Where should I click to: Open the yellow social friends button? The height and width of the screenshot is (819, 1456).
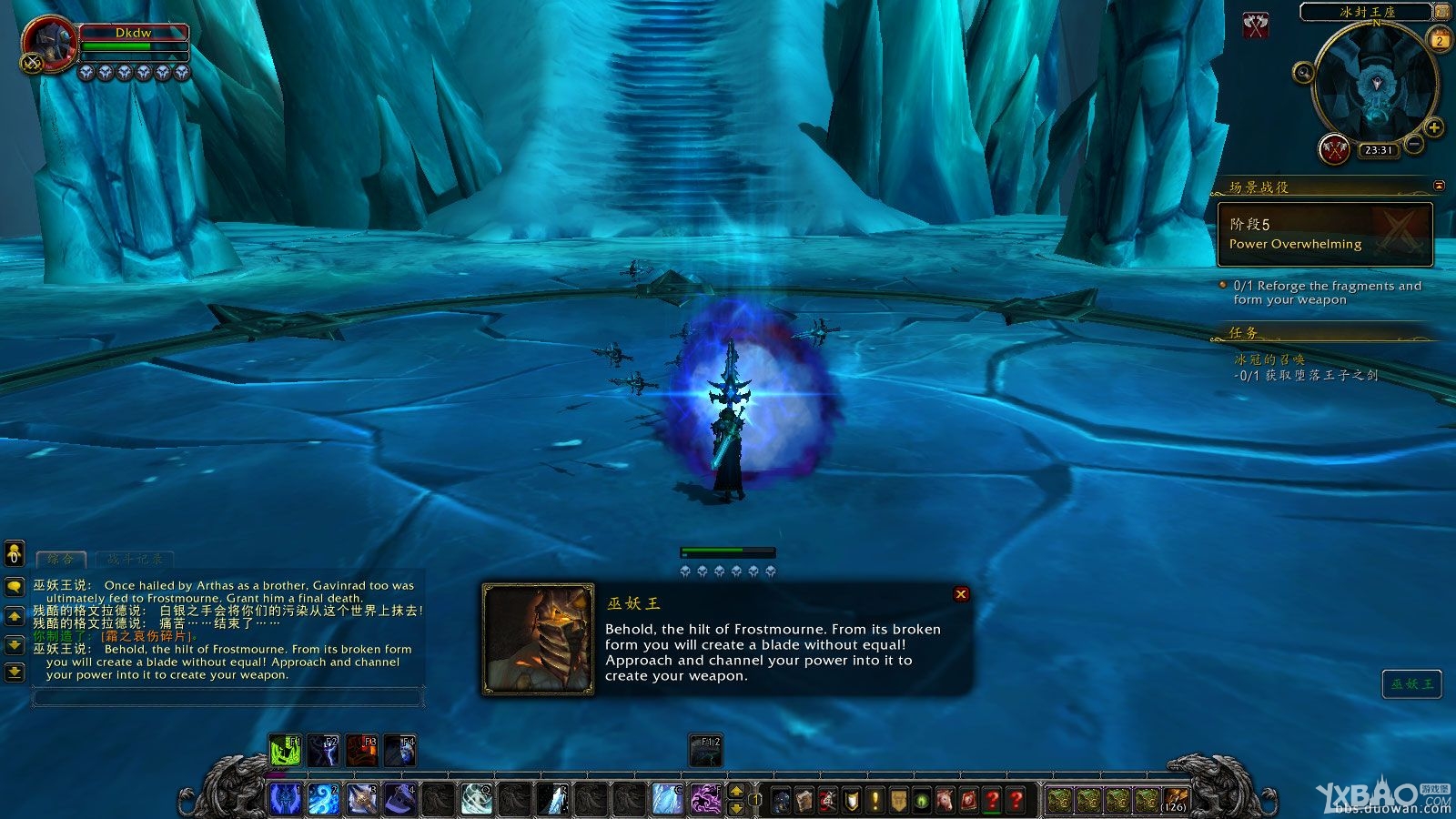(x=15, y=553)
